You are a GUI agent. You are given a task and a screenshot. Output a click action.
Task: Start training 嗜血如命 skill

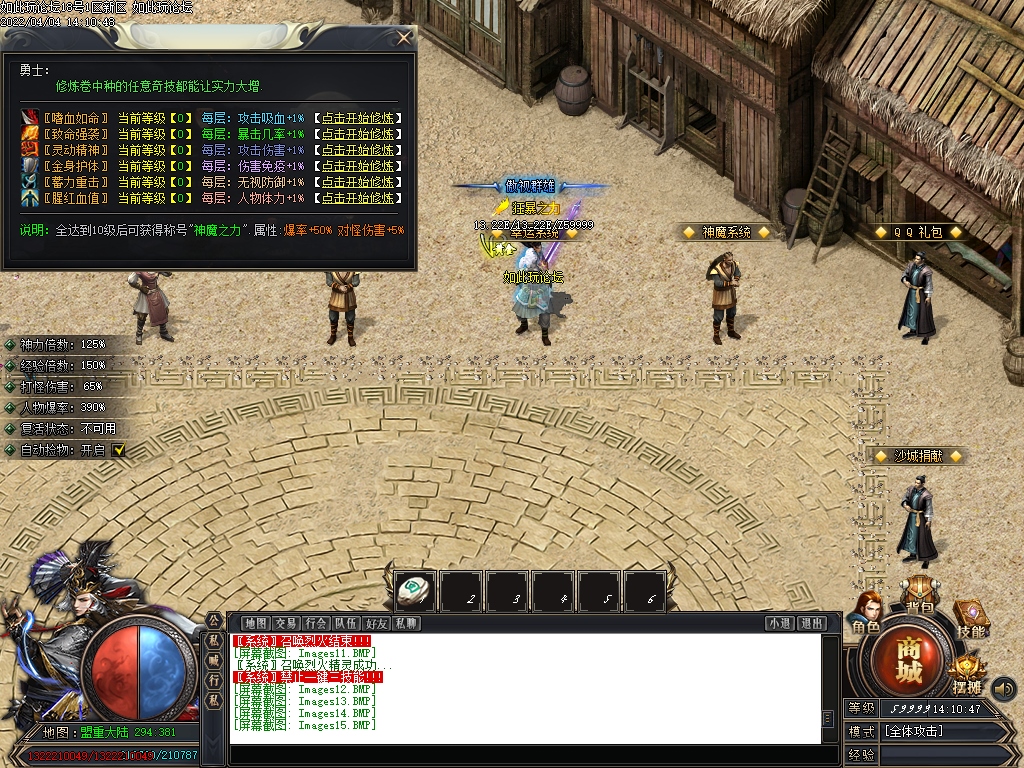358,118
